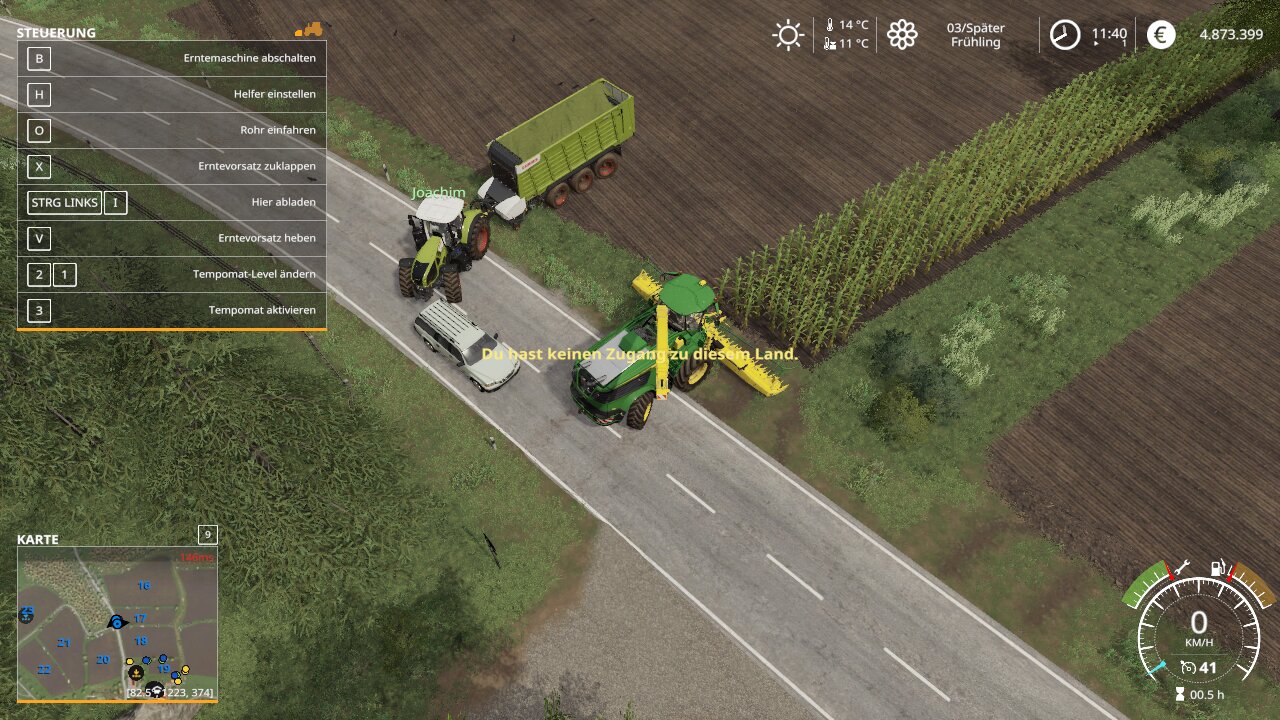Select field 16 on the minimap
Screen dimensions: 1280x720
[x=144, y=586]
